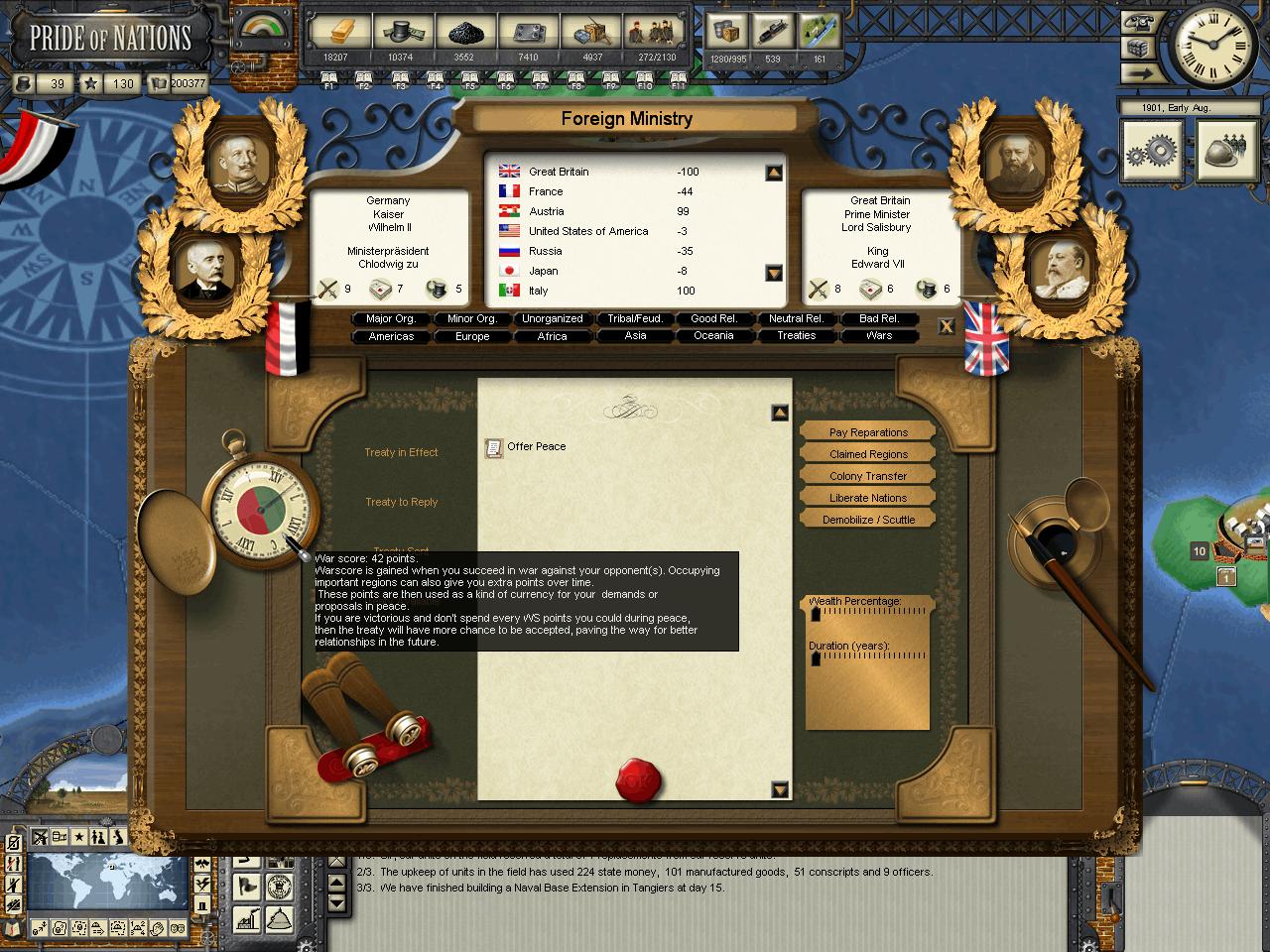Select the Russia row
Image resolution: width=1270 pixels, height=952 pixels.
pyautogui.click(x=546, y=251)
